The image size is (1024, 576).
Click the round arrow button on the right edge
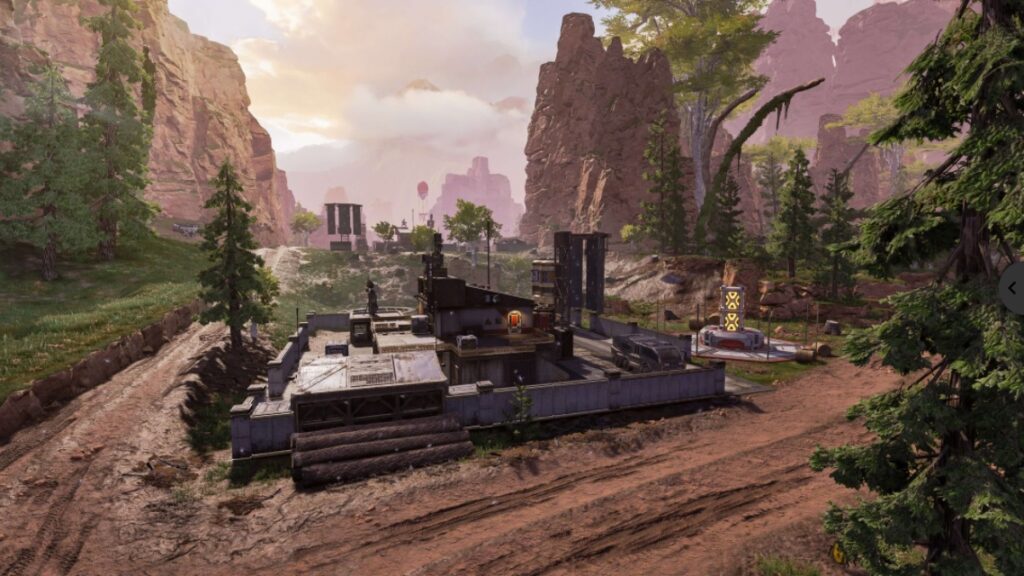pyautogui.click(x=1014, y=288)
